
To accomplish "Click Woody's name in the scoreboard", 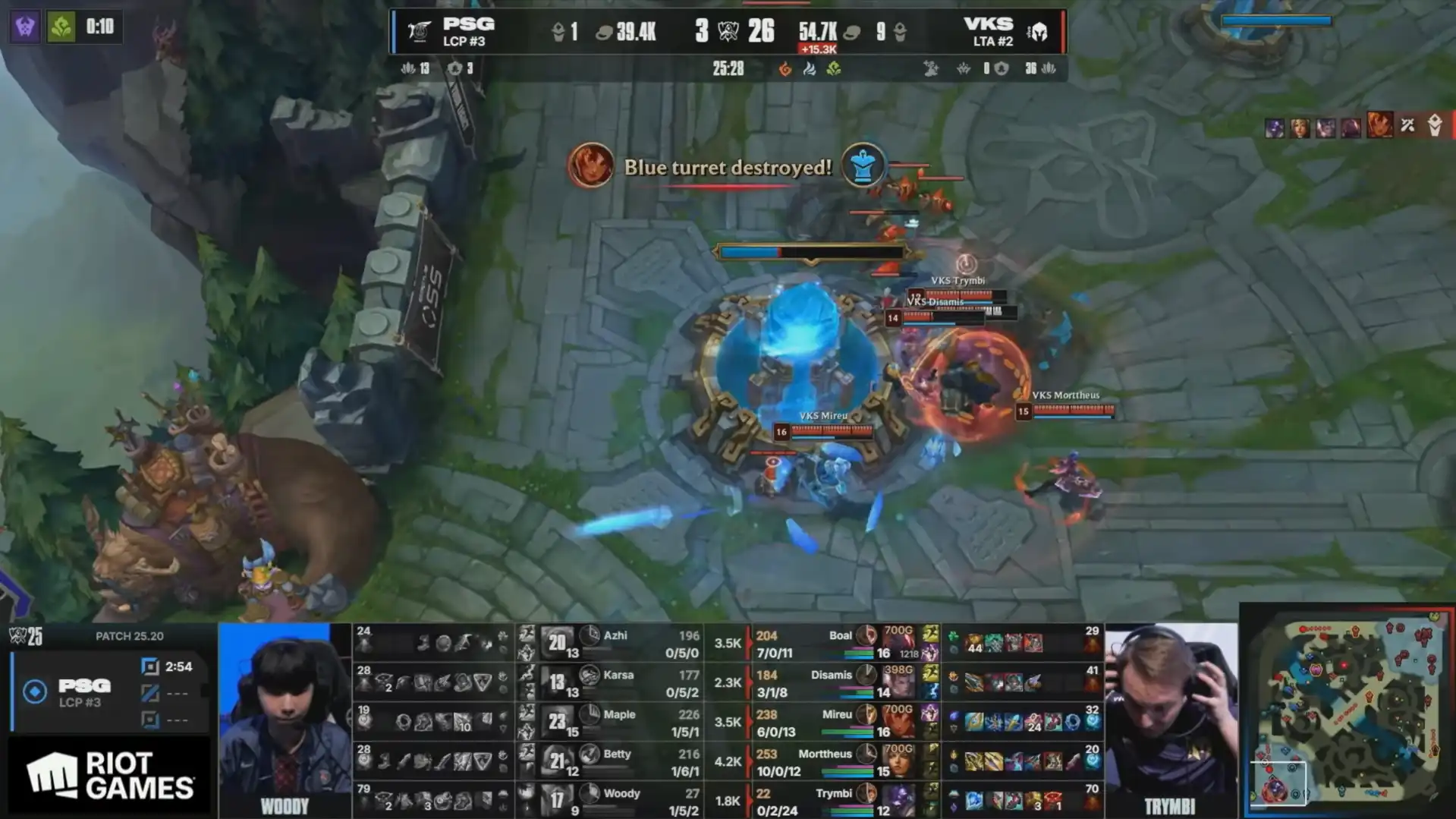I will 621,794.
